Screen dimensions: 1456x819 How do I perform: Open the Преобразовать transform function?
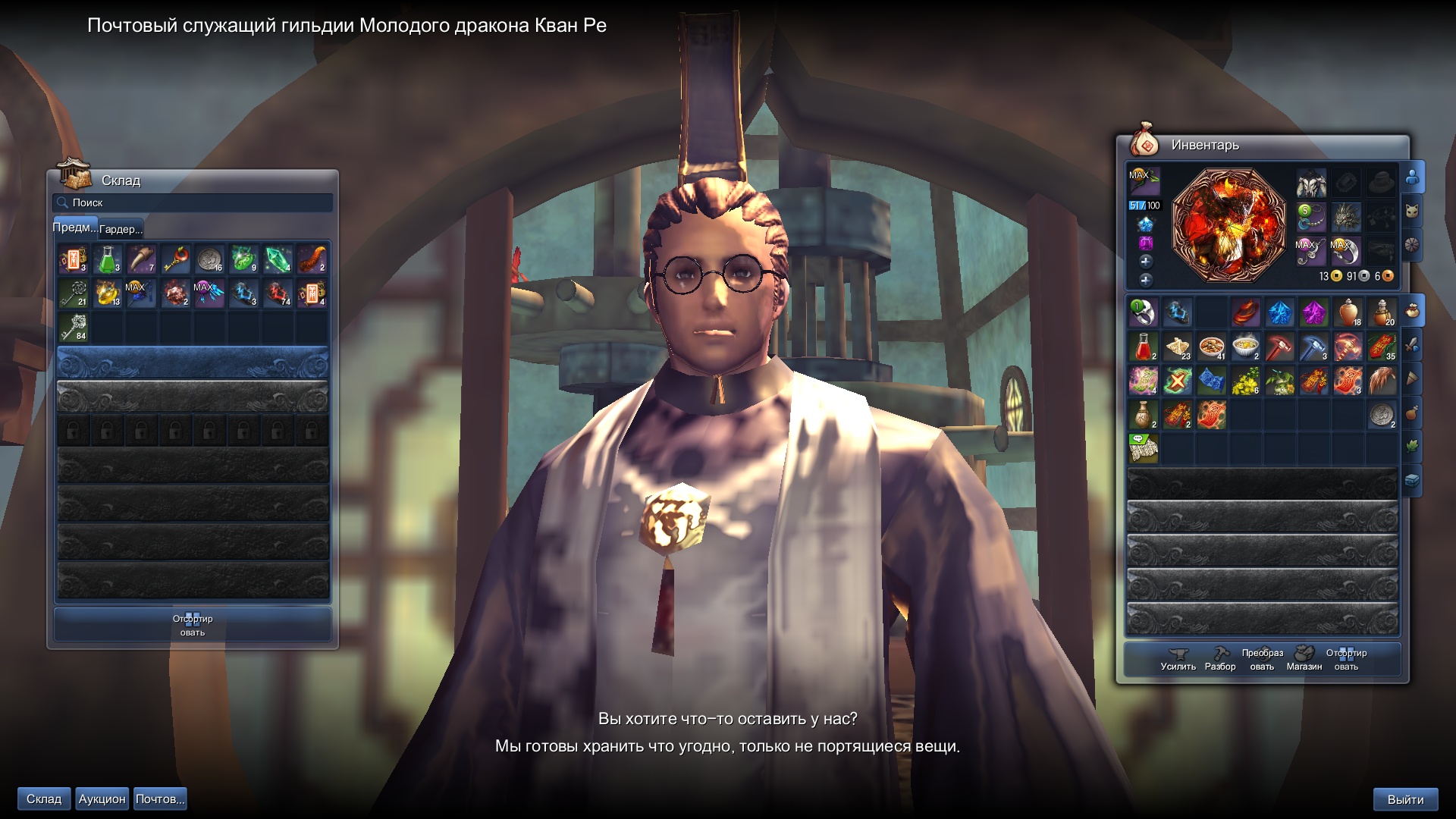pos(1262,659)
